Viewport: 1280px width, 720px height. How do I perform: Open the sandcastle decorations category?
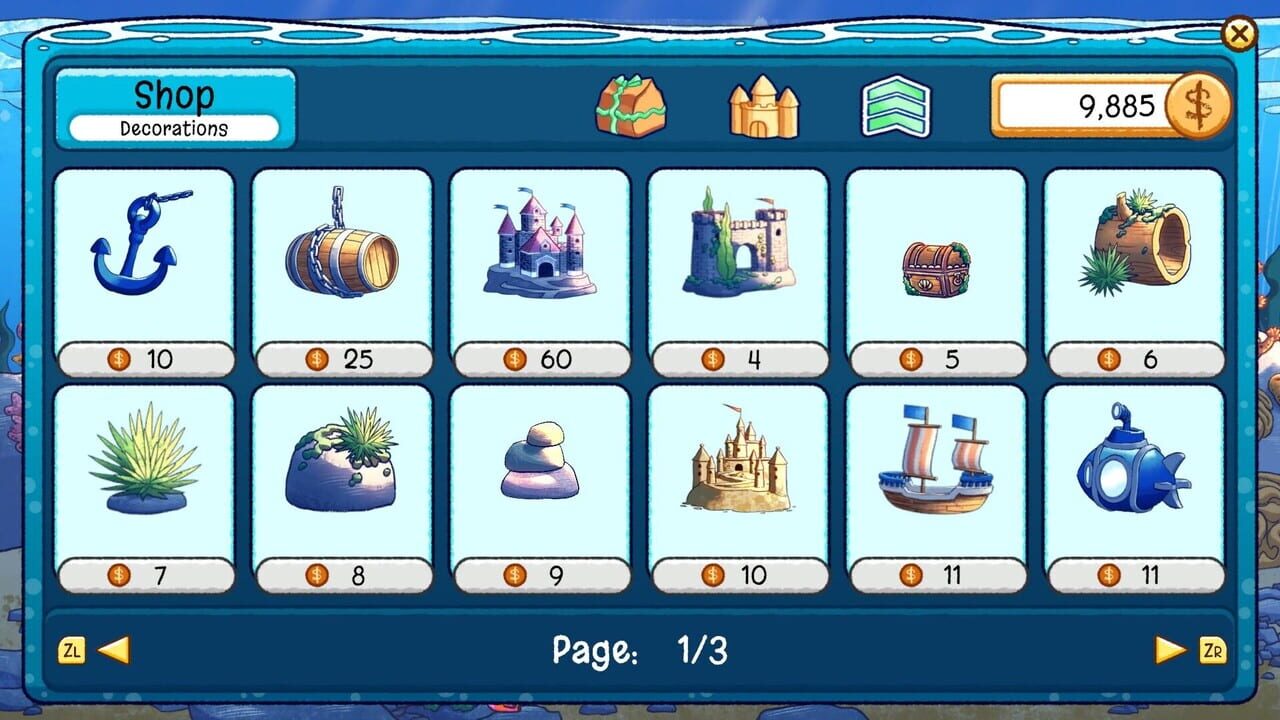pos(763,105)
